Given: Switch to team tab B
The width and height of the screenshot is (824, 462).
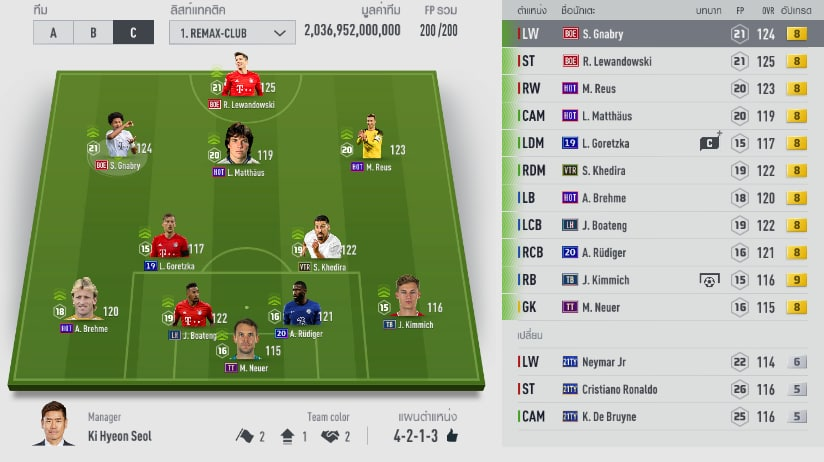Looking at the screenshot, I should pyautogui.click(x=93, y=32).
